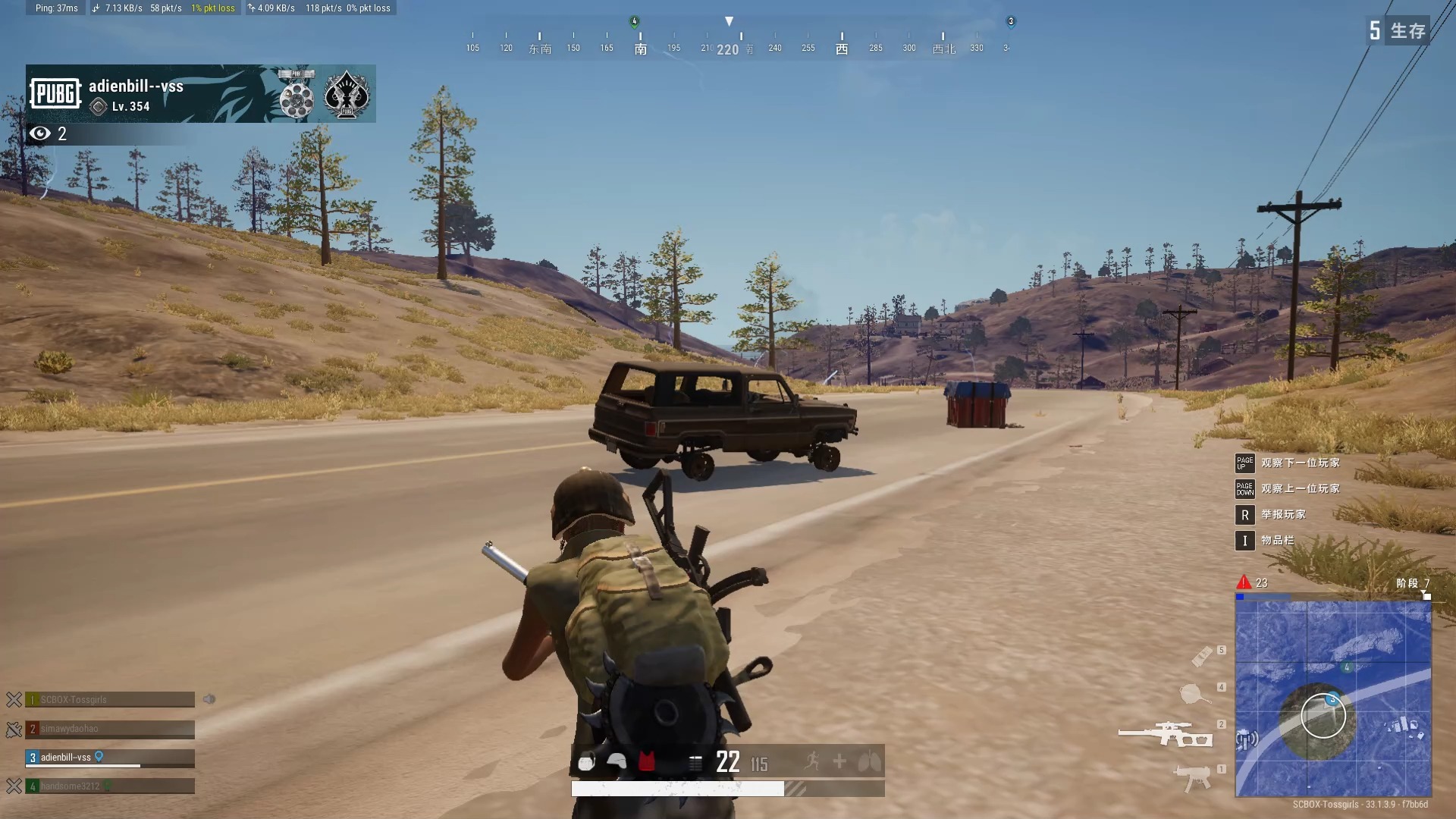Click the helmet equipment icon

(x=617, y=761)
